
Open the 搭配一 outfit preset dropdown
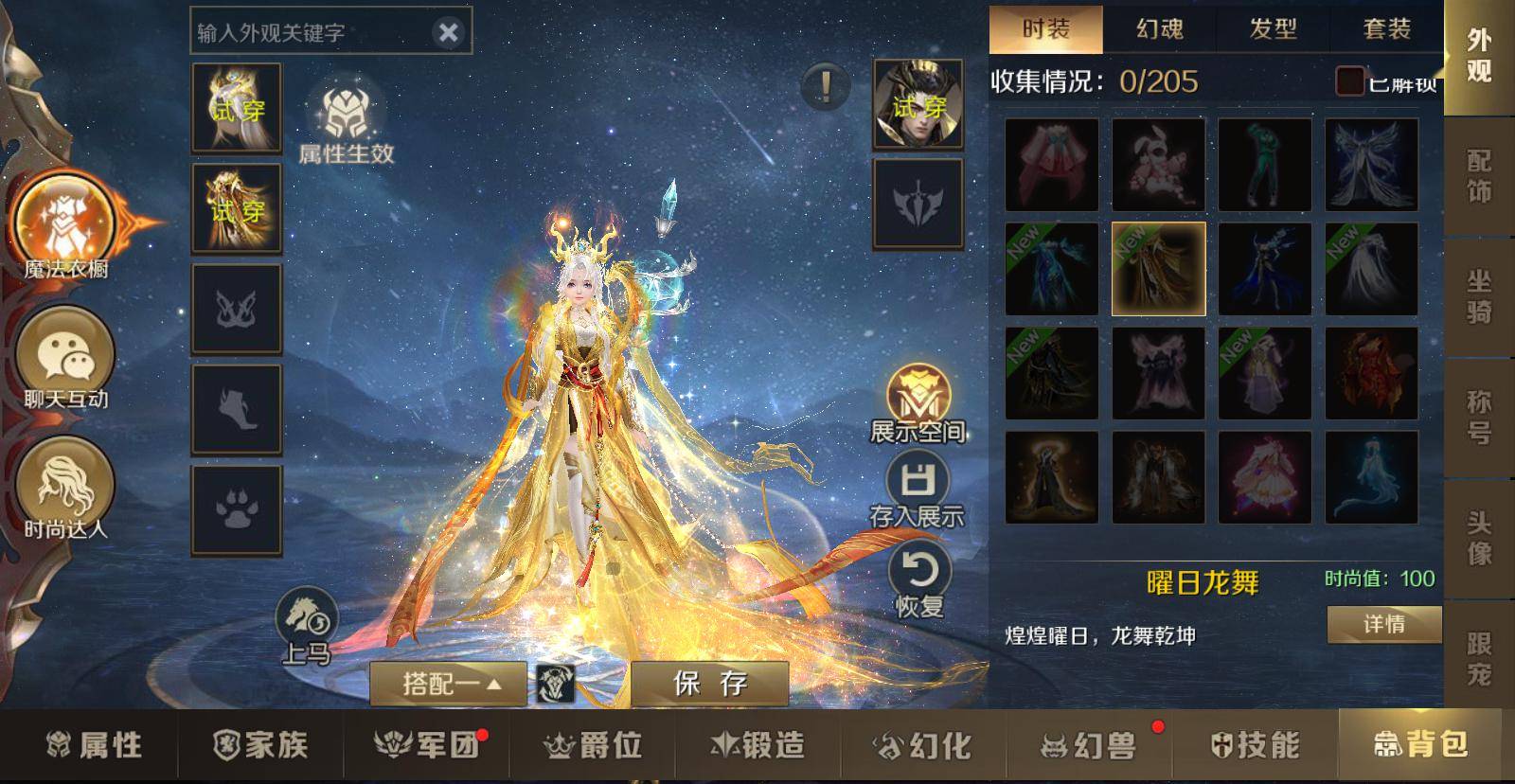(x=448, y=683)
